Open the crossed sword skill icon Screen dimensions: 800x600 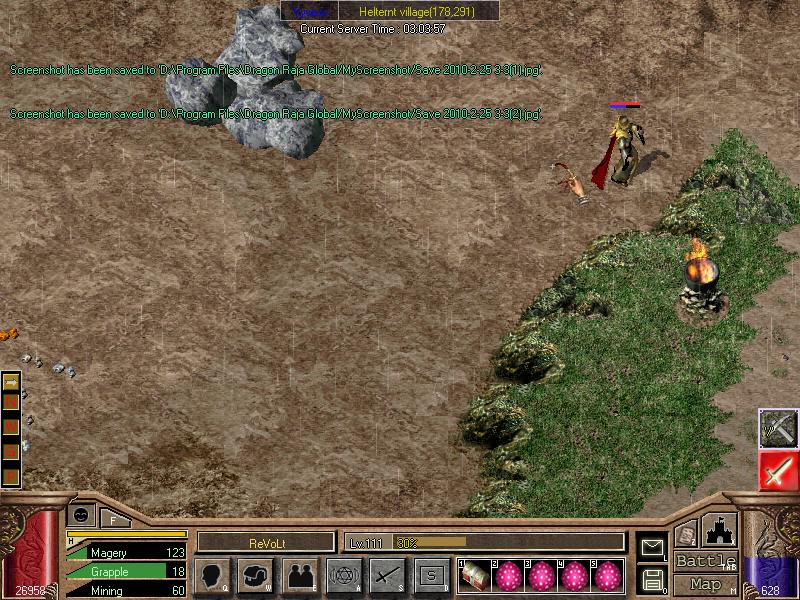click(387, 576)
